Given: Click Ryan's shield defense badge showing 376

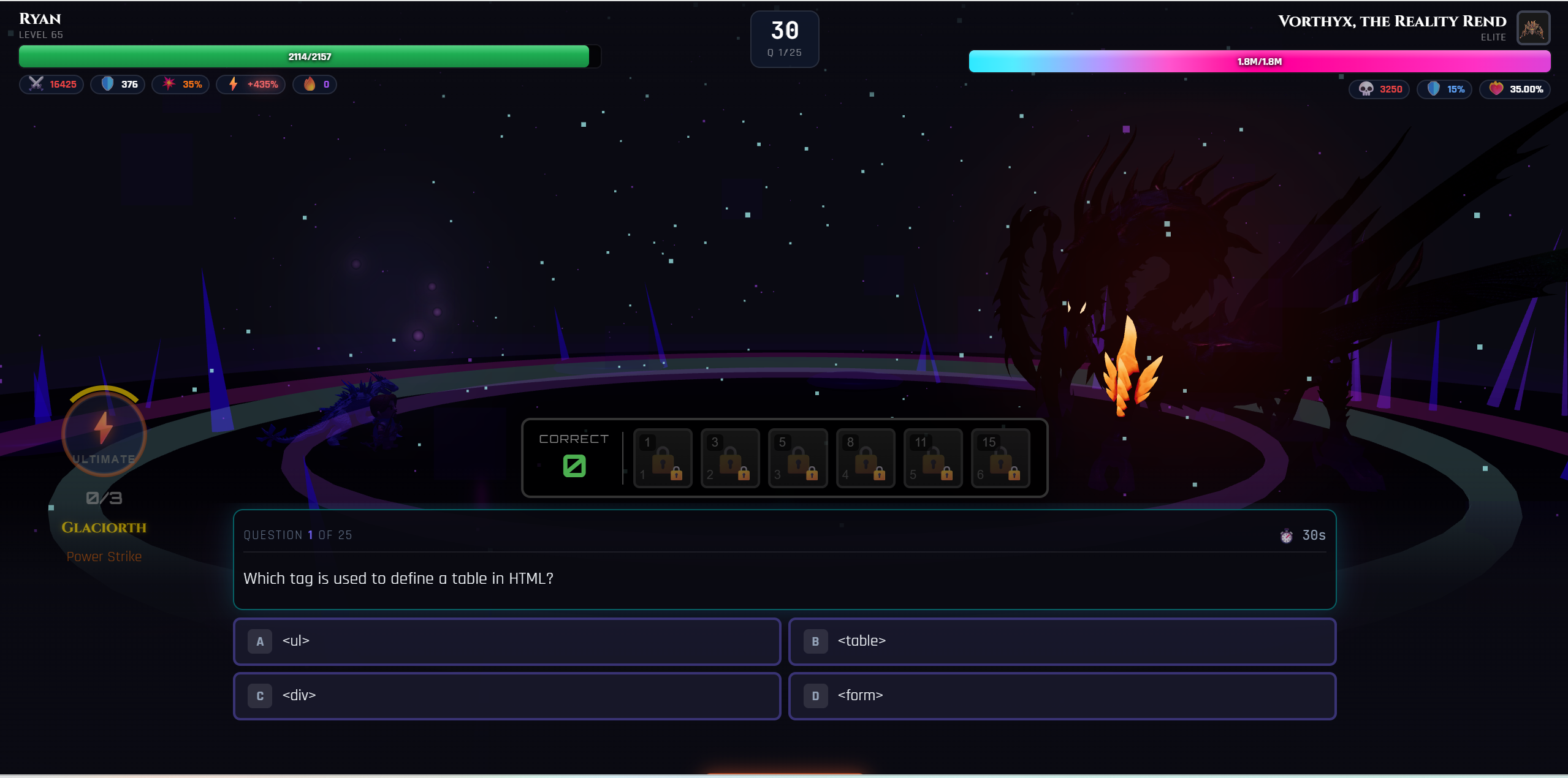Looking at the screenshot, I should point(118,84).
